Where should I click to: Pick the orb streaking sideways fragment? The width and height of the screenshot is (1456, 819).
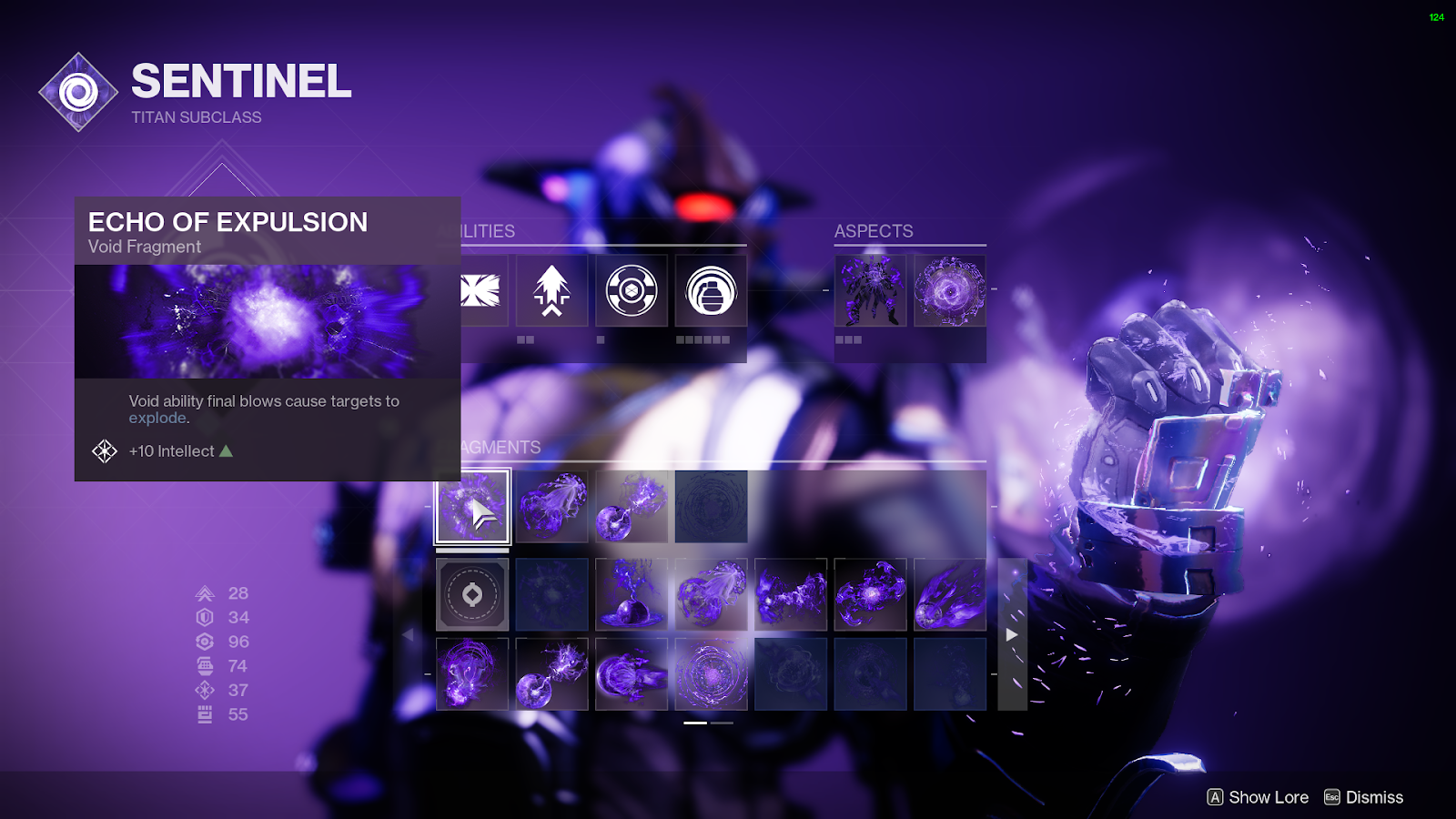click(631, 674)
